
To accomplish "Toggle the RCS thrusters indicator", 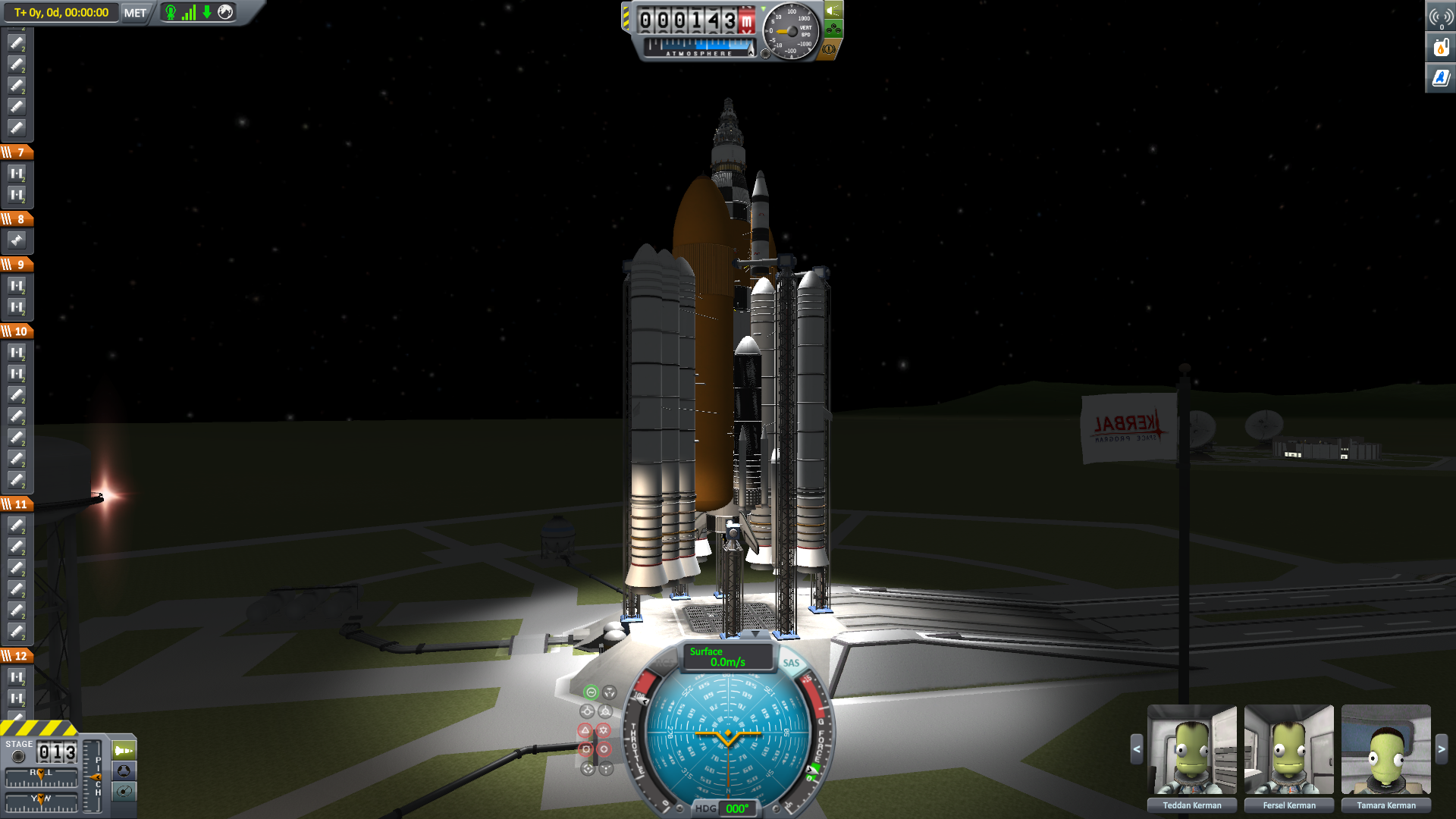I will [666, 663].
